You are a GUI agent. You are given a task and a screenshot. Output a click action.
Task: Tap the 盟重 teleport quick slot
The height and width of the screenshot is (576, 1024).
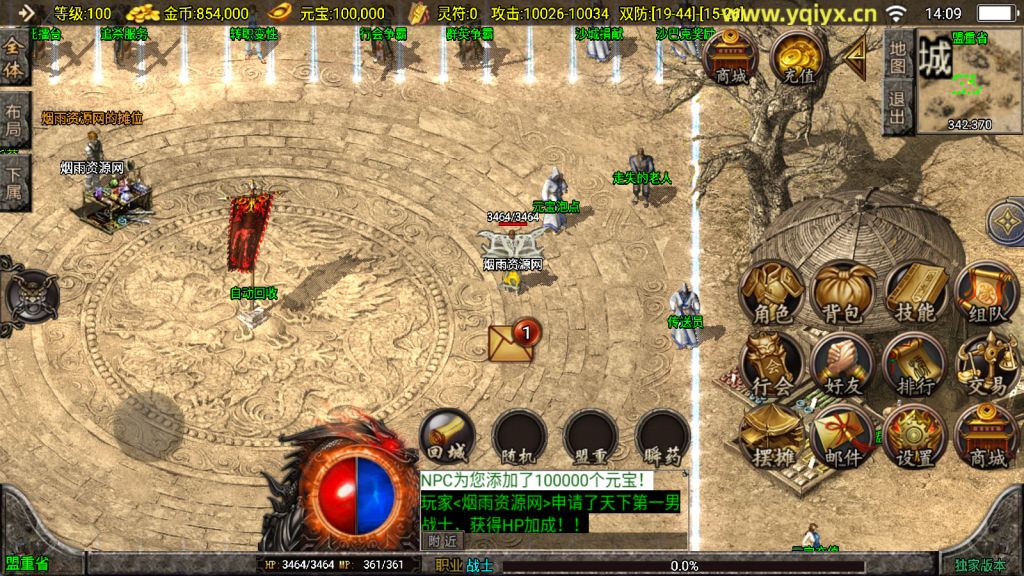point(591,438)
